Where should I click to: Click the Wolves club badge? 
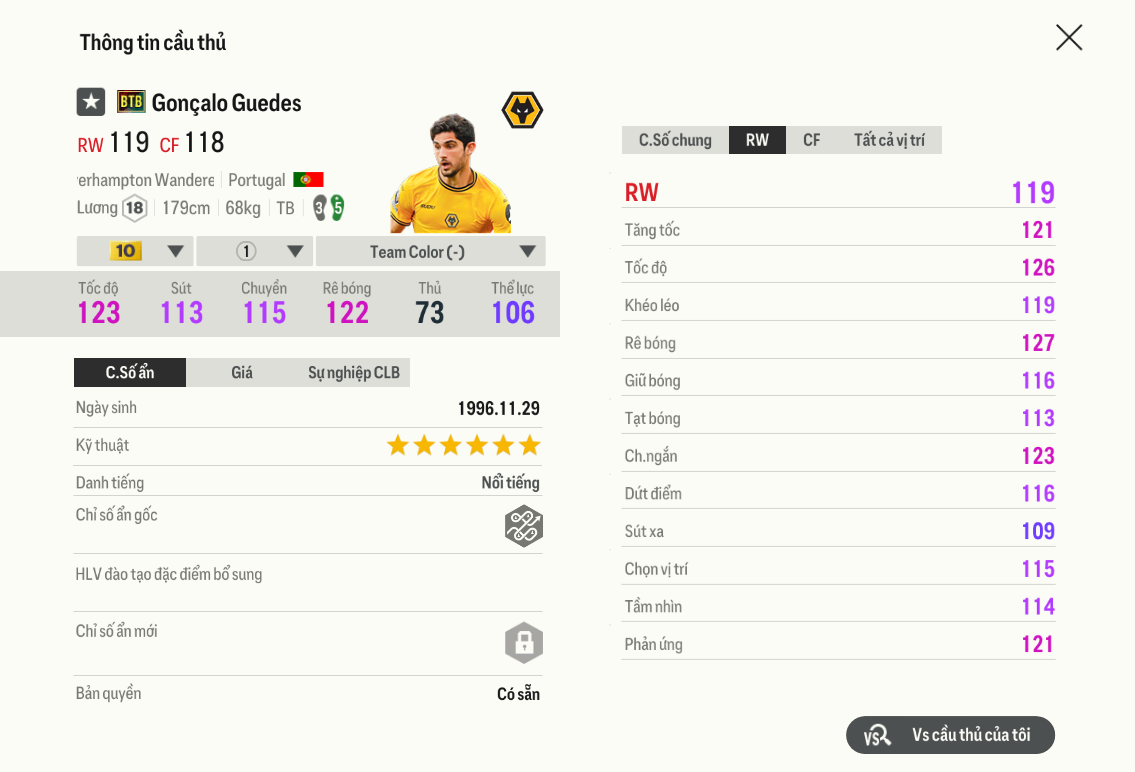coord(521,110)
